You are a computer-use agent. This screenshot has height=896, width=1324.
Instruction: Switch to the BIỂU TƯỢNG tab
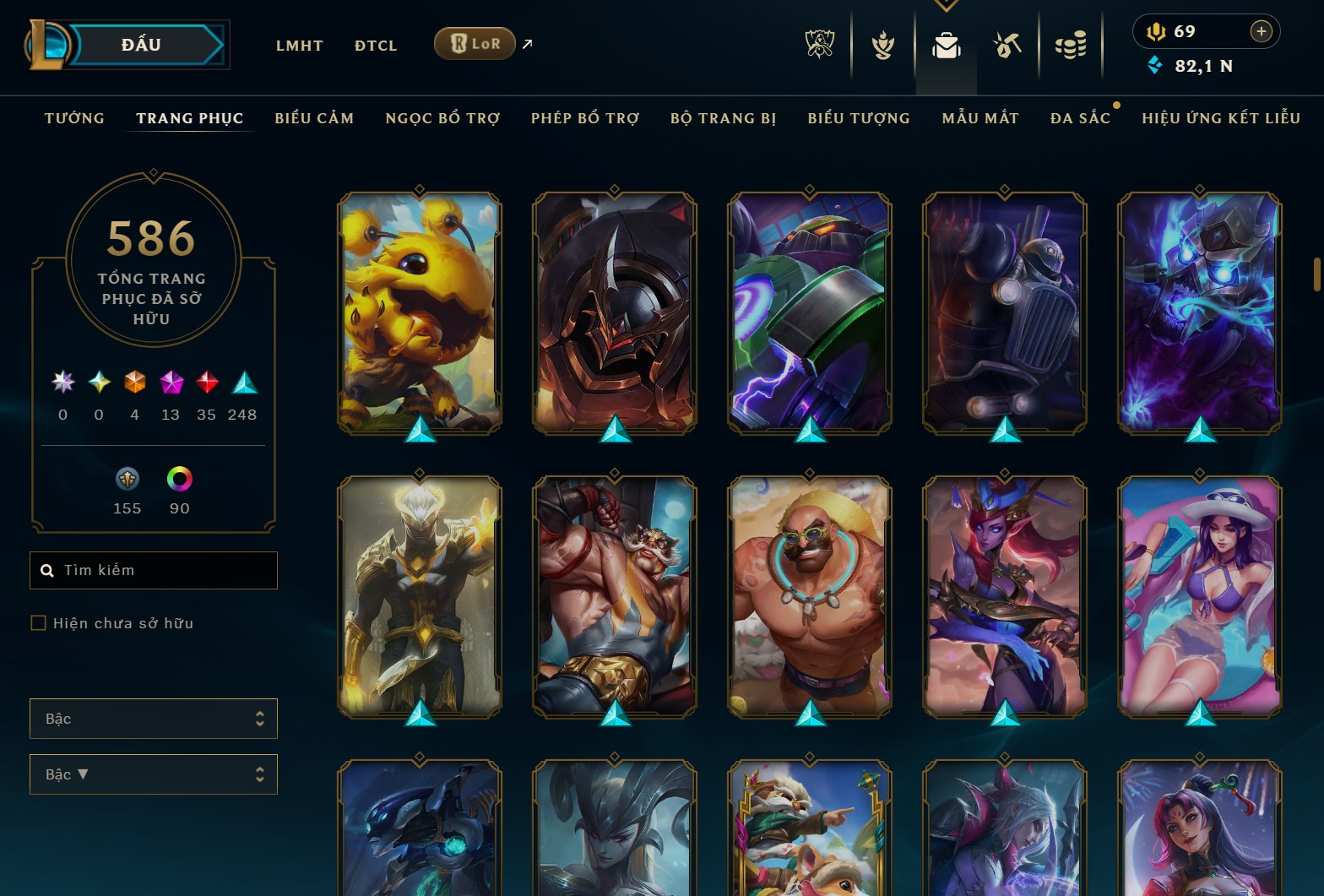[x=858, y=118]
